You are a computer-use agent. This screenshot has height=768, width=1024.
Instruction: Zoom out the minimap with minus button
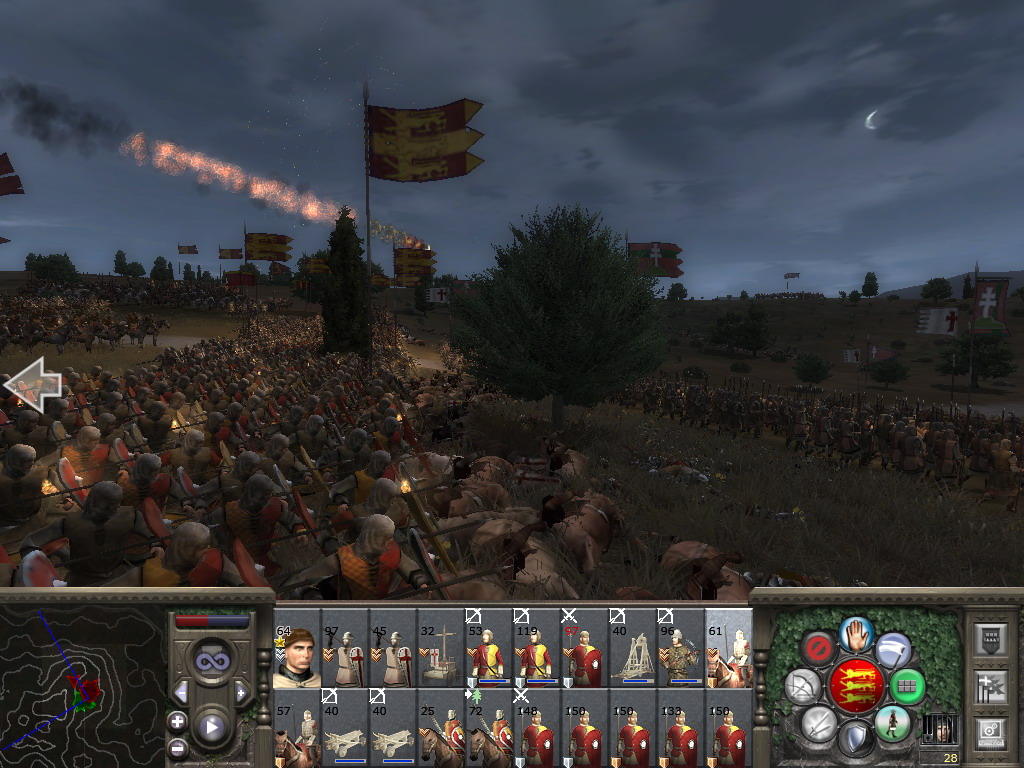coord(178,747)
